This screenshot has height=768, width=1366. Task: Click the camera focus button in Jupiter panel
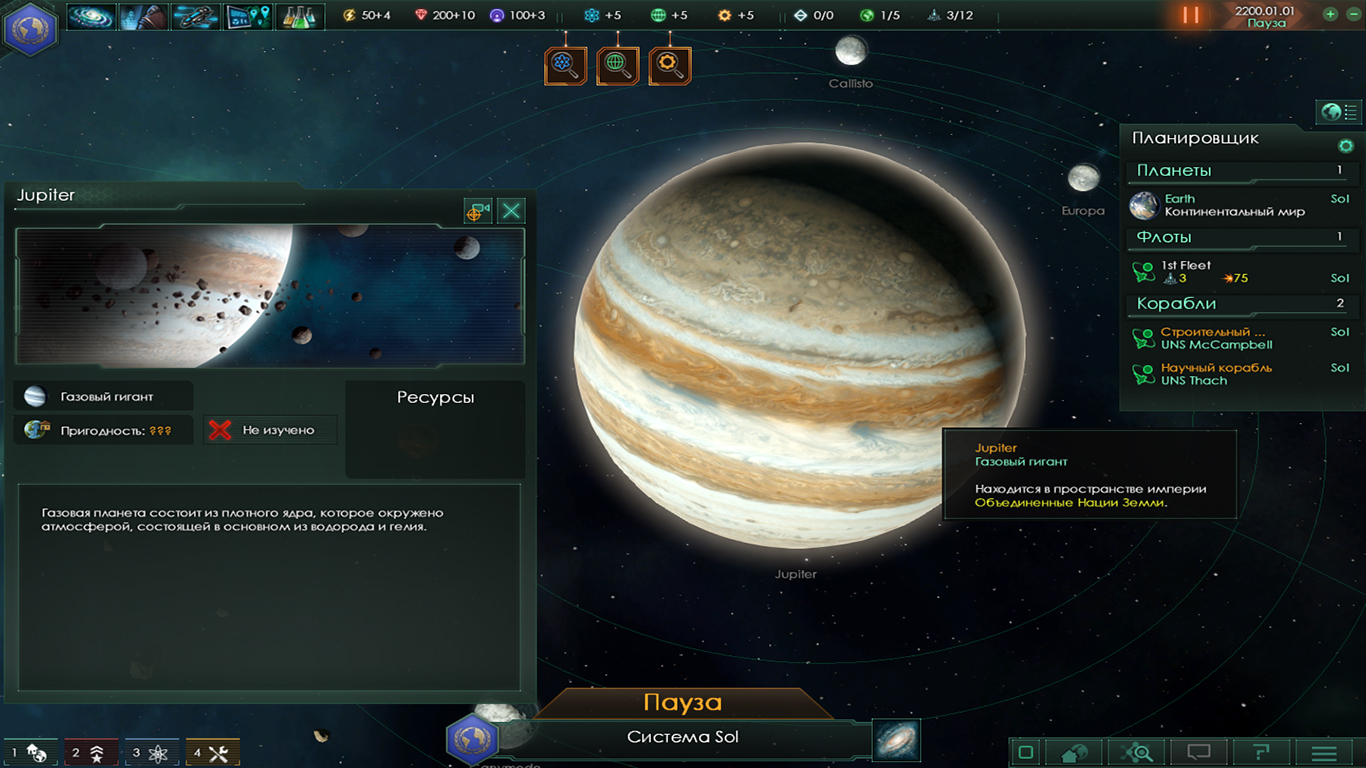[478, 210]
